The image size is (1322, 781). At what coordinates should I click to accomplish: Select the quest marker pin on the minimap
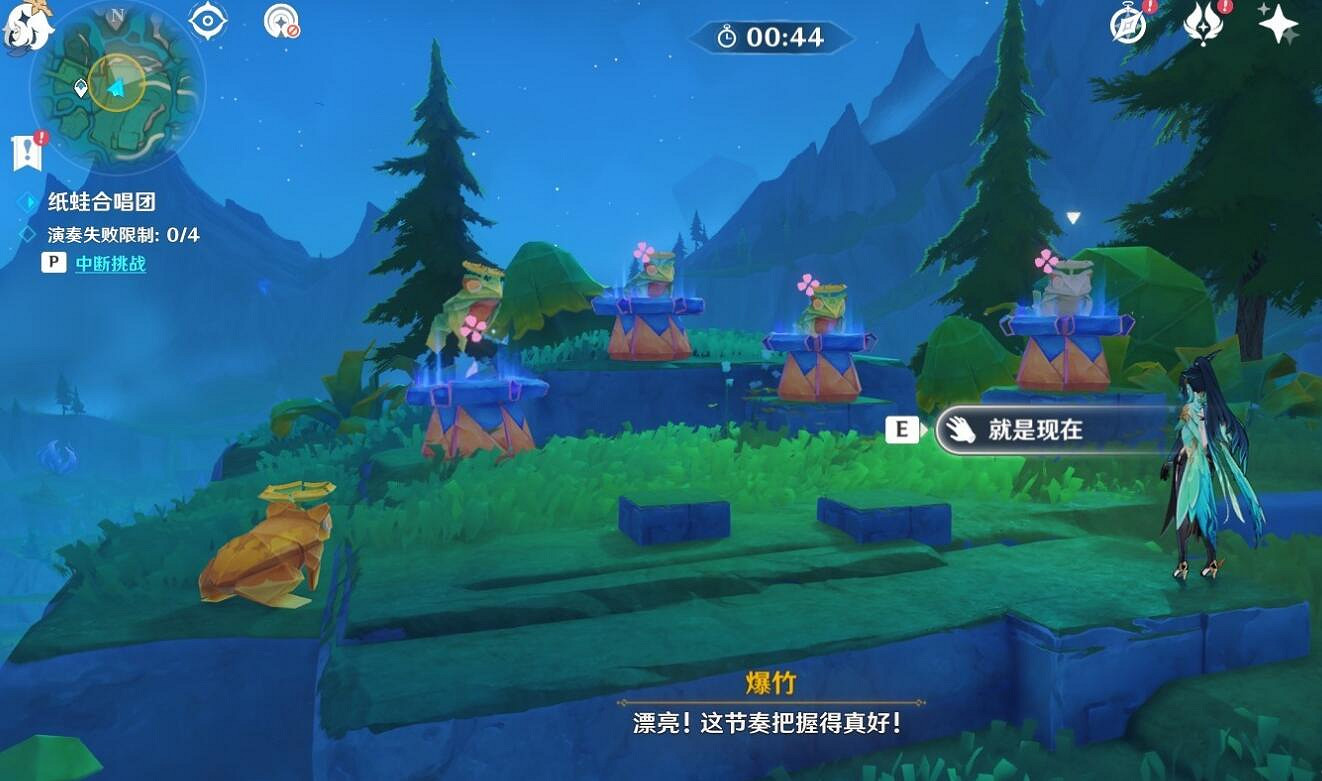coord(79,88)
